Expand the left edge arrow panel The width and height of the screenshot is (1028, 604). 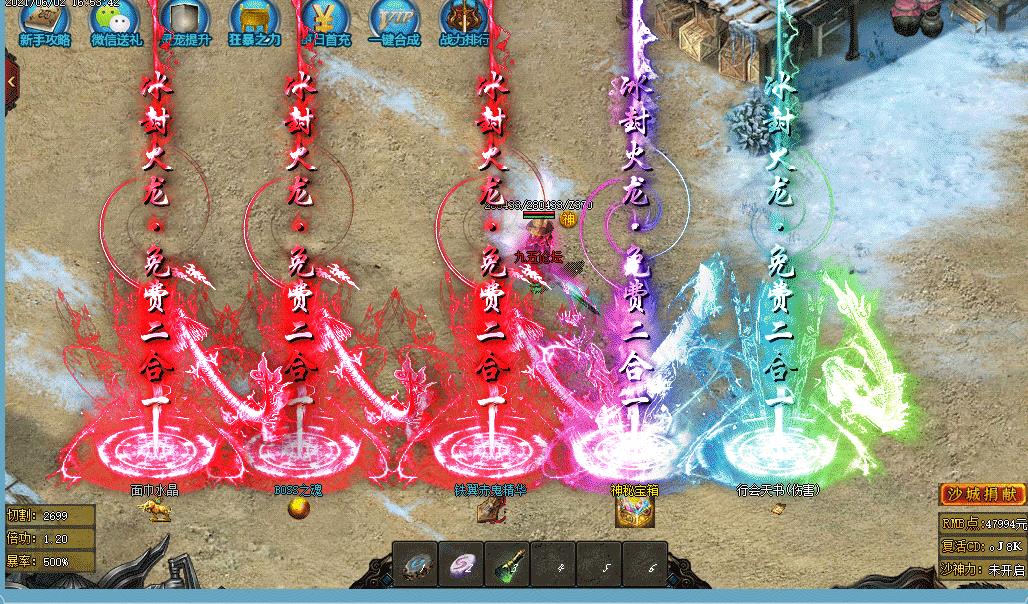[x=10, y=81]
